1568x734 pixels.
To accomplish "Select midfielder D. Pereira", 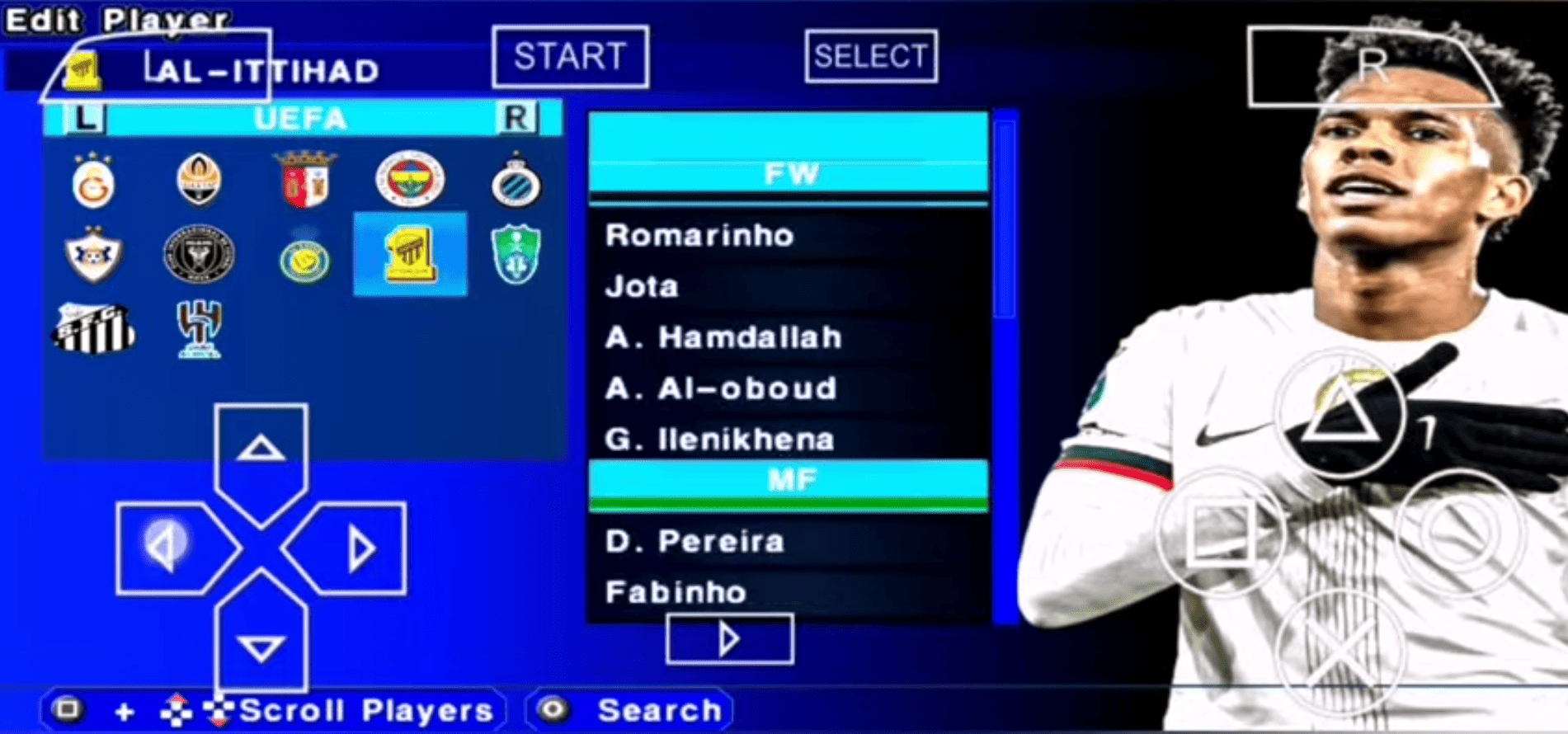I will (x=695, y=542).
